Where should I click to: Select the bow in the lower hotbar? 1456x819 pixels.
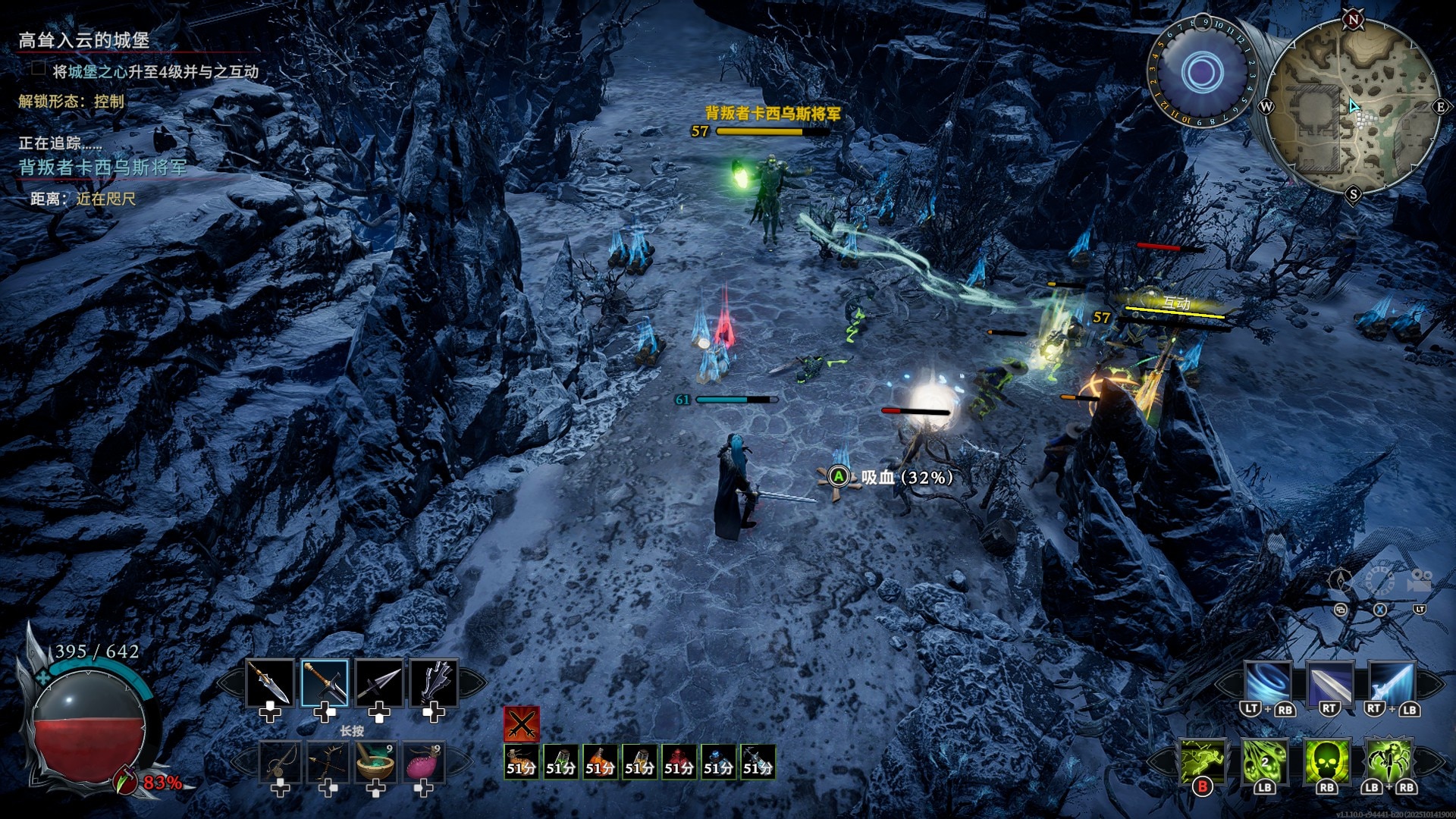(328, 761)
